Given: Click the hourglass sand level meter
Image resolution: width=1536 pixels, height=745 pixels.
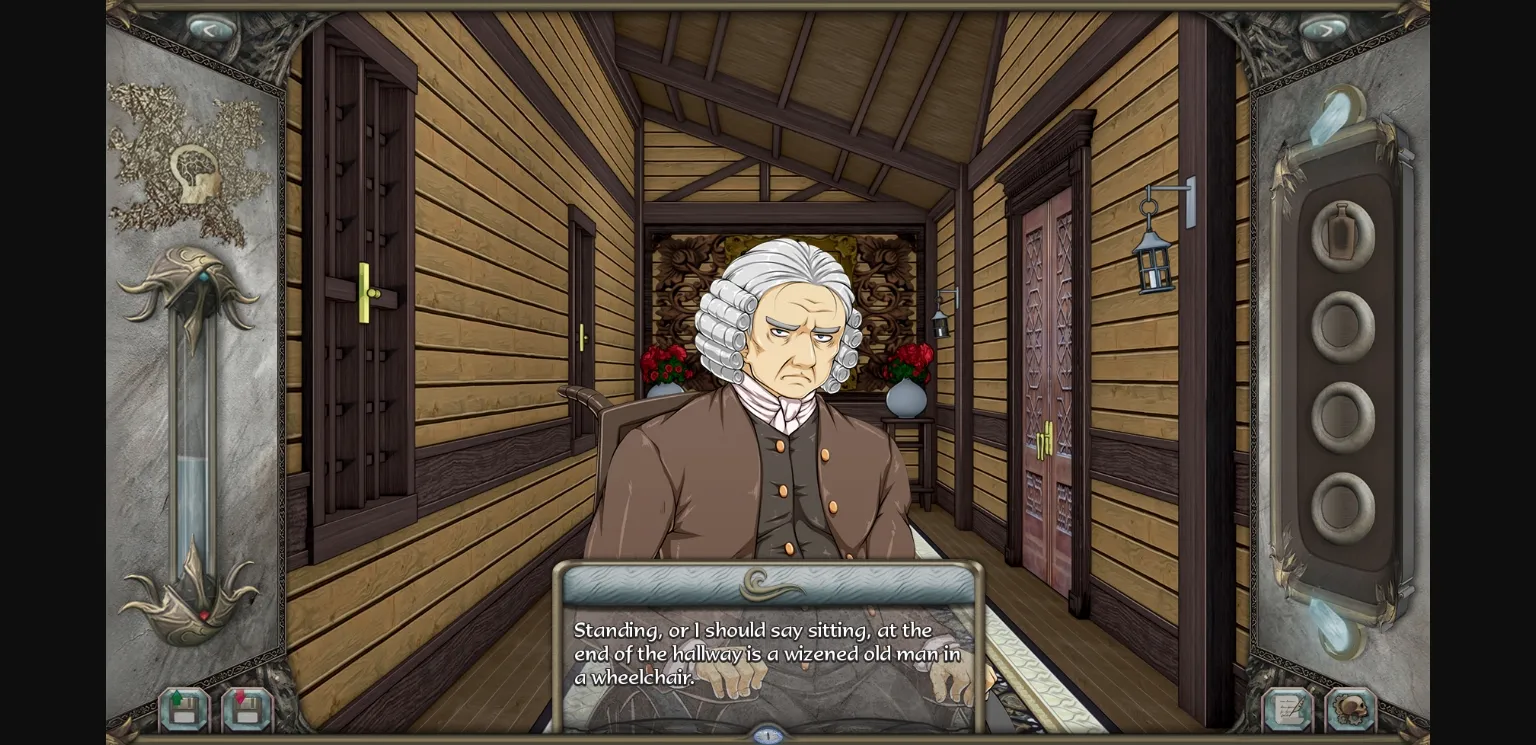Looking at the screenshot, I should tap(190, 500).
